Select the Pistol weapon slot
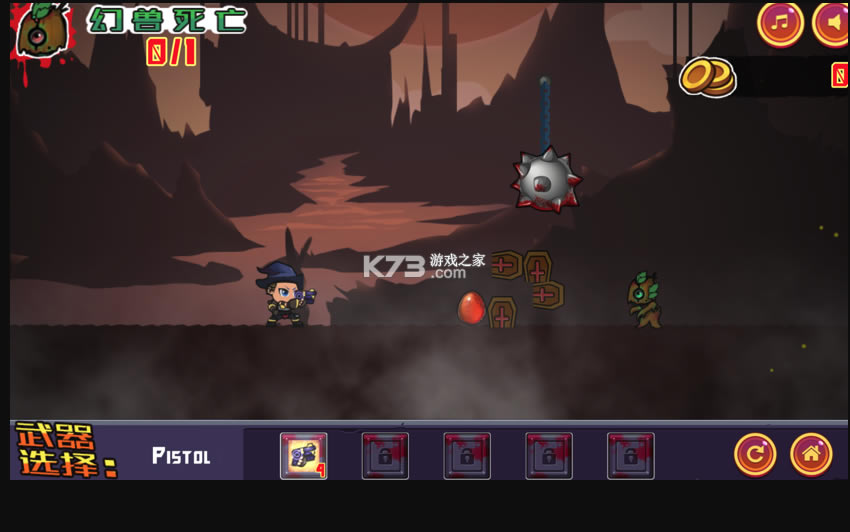Viewport: 850px width, 532px height. 303,456
